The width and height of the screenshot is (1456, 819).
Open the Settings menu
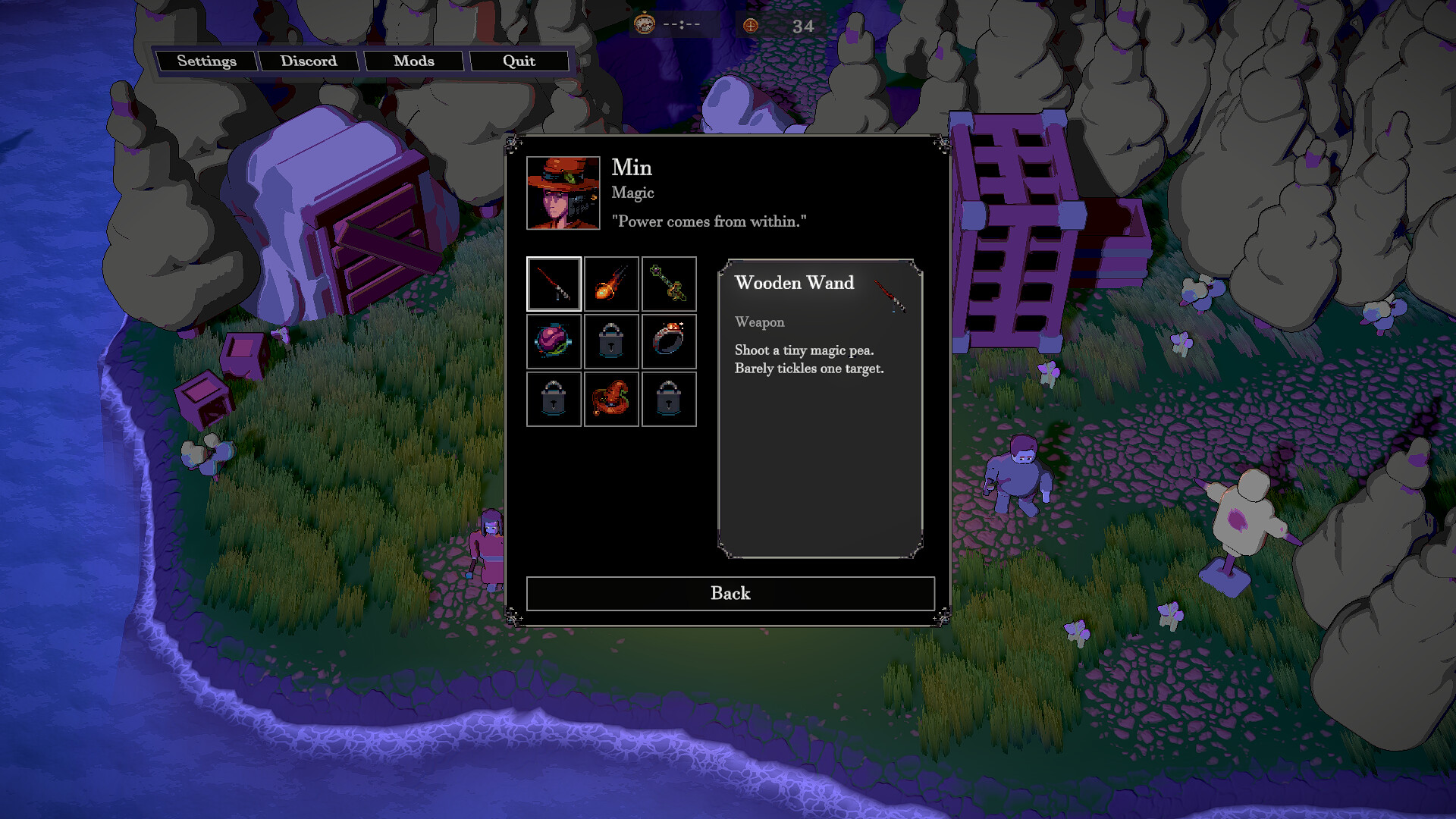tap(206, 61)
